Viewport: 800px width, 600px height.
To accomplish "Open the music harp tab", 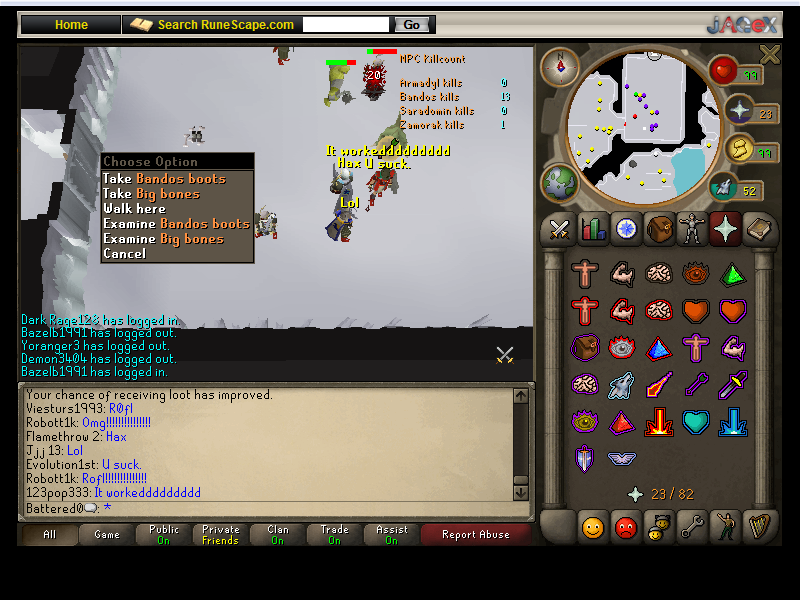I will (x=759, y=526).
